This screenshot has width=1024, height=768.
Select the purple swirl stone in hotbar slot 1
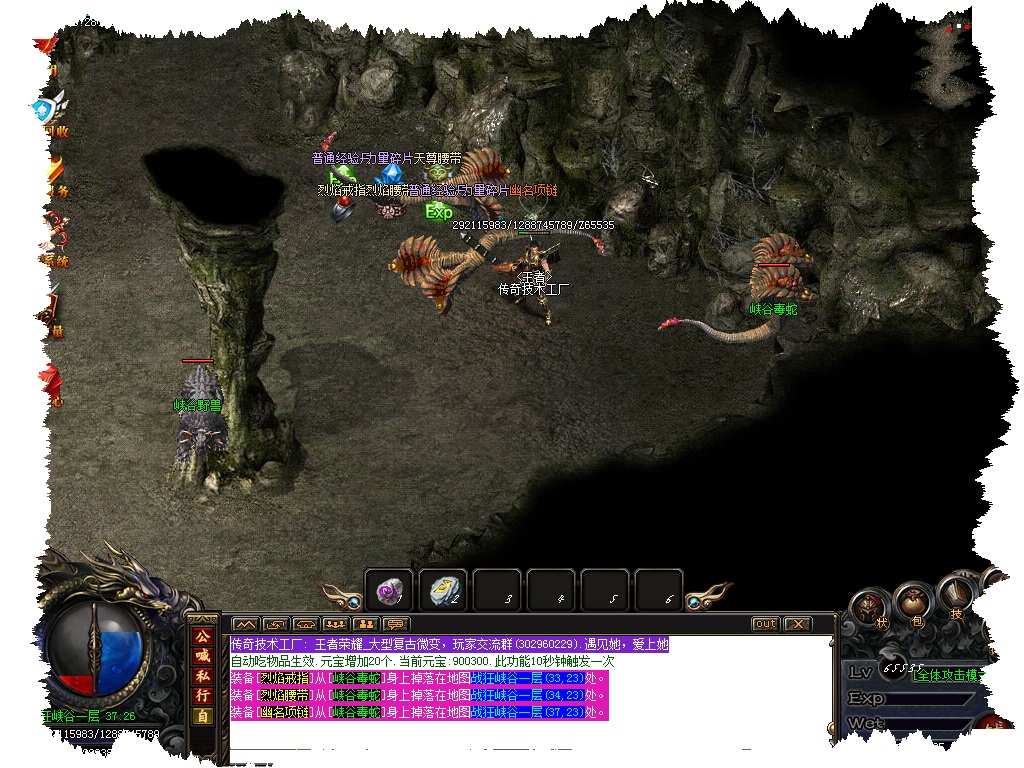tap(388, 591)
